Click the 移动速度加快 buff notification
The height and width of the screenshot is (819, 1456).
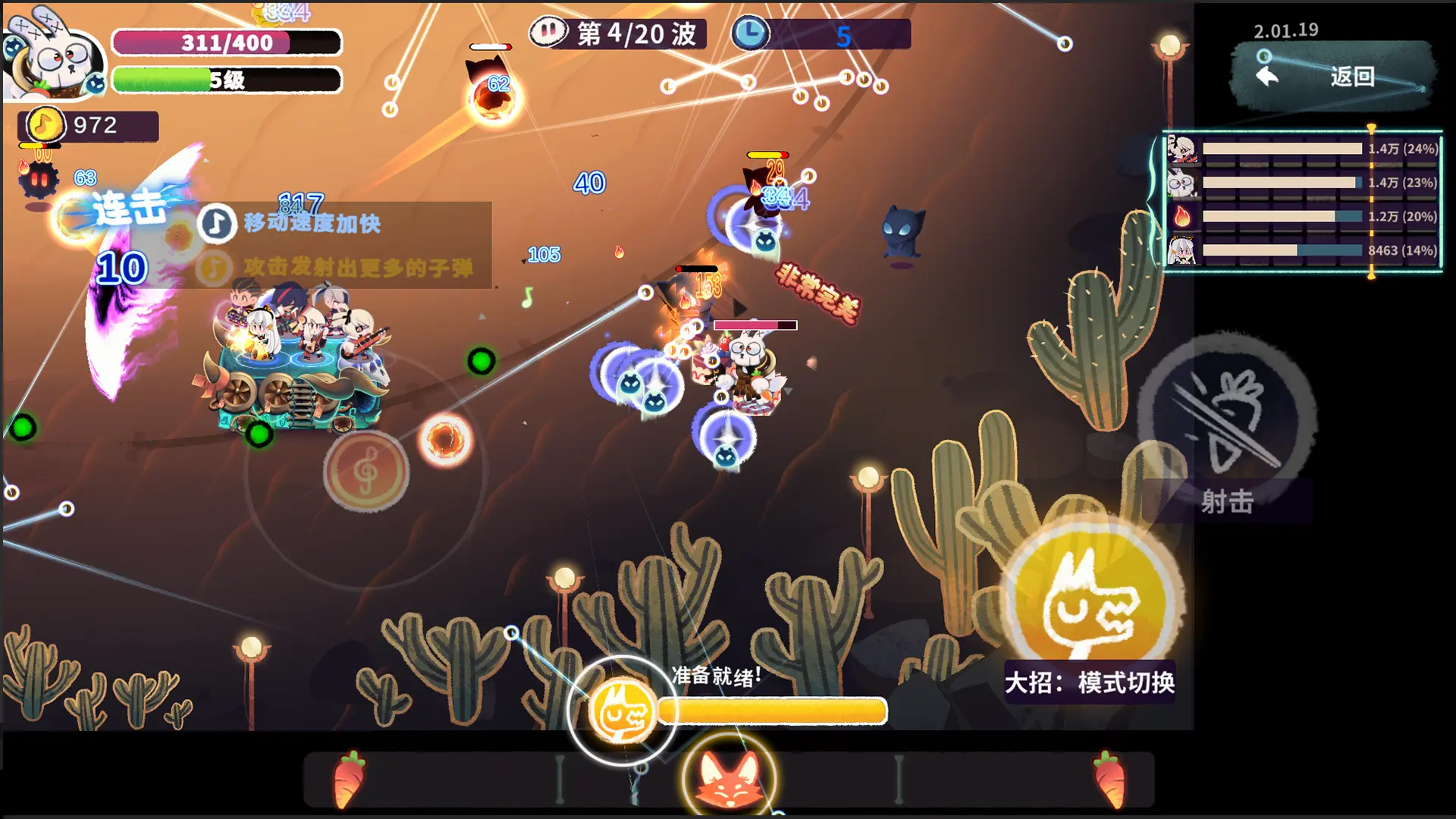(x=311, y=224)
